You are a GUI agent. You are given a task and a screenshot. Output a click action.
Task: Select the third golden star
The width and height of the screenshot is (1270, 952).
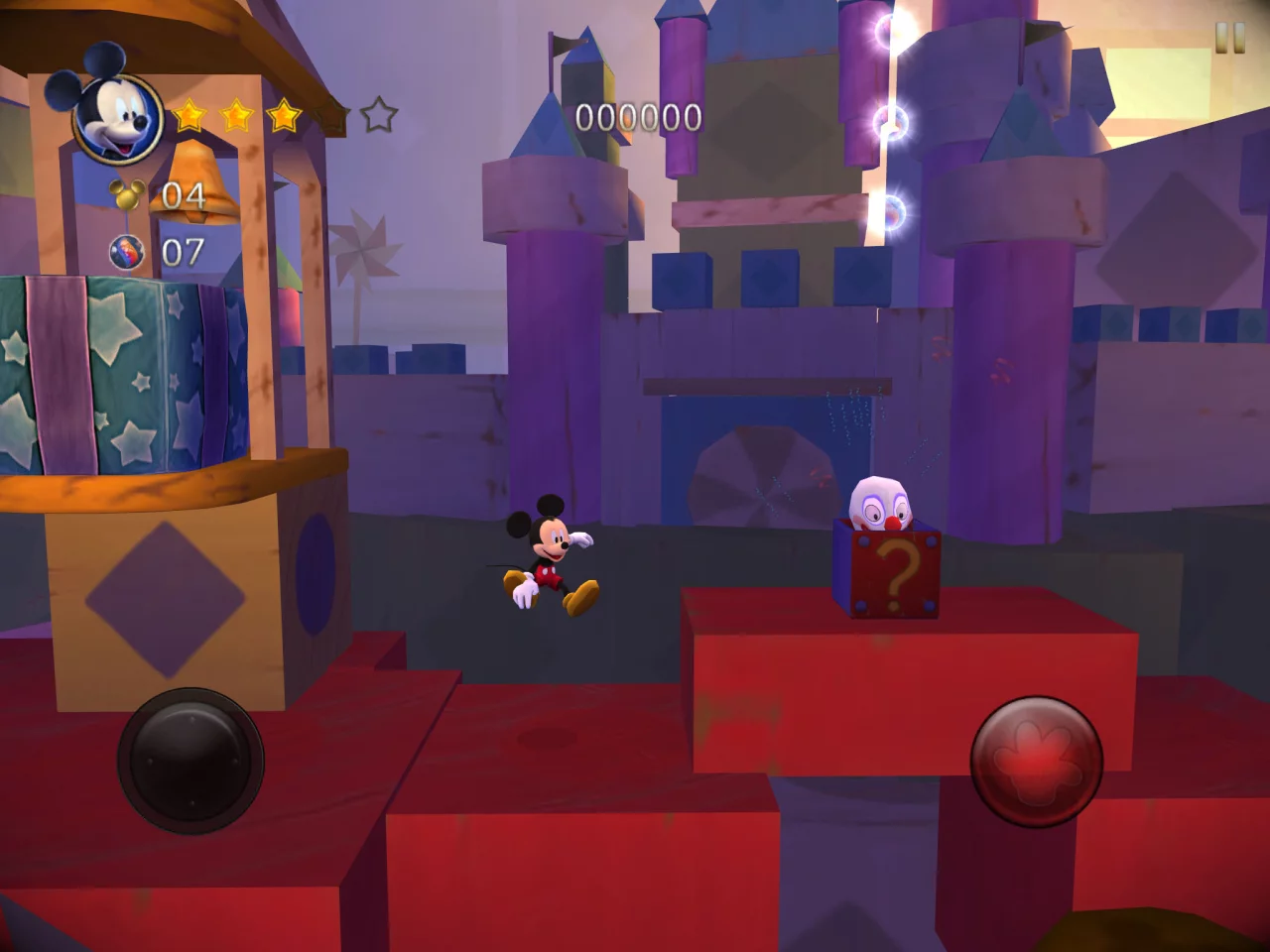coord(283,116)
